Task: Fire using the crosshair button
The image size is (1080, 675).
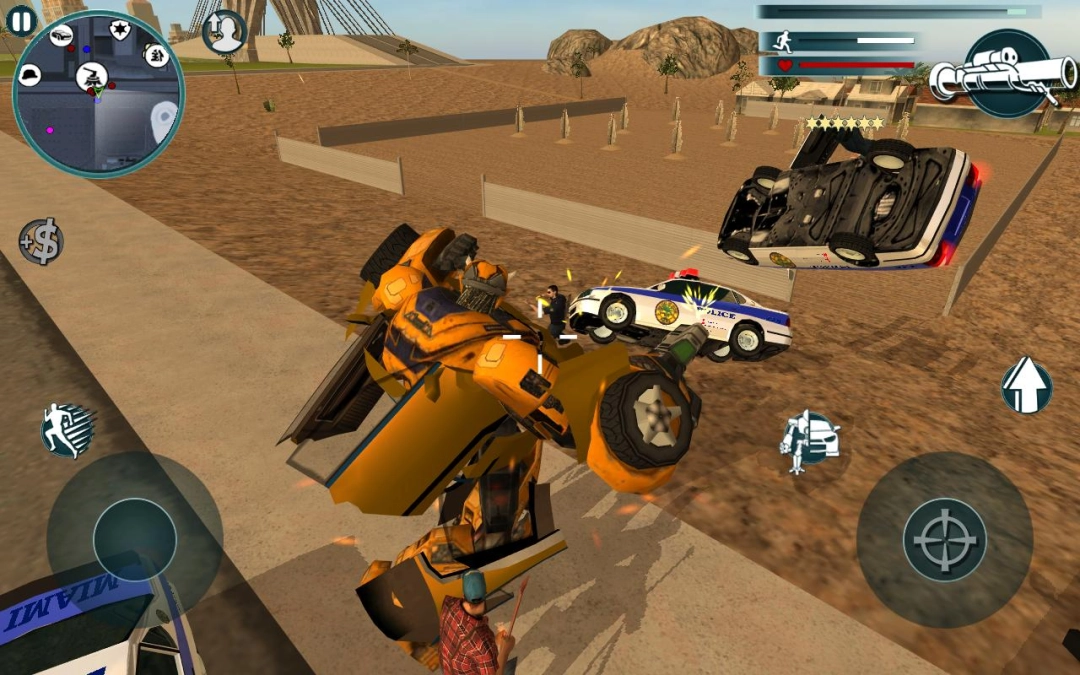Action: click(x=944, y=540)
